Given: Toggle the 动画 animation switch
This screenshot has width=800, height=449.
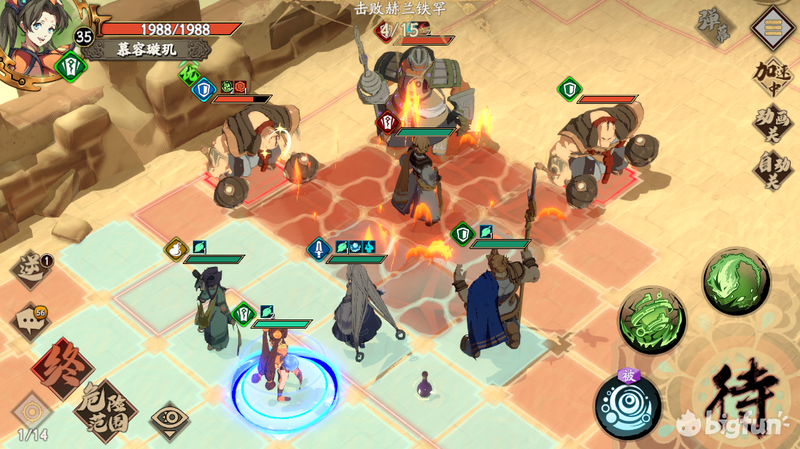Looking at the screenshot, I should (771, 124).
